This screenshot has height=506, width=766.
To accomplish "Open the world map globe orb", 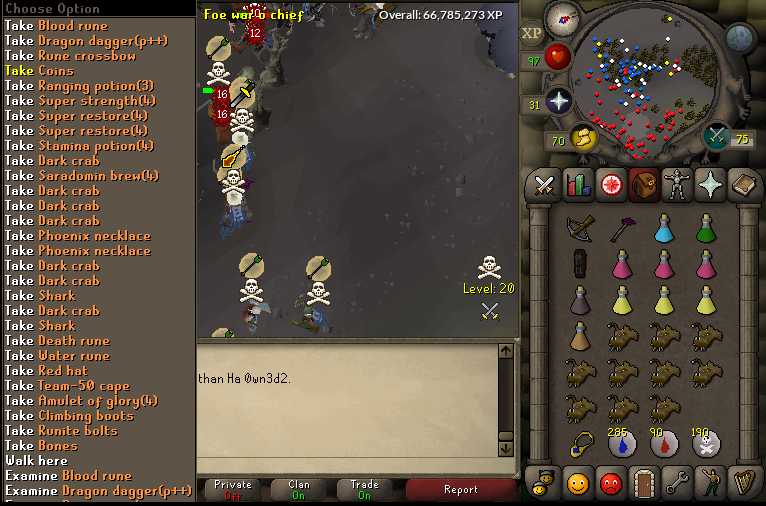I will pos(739,38).
